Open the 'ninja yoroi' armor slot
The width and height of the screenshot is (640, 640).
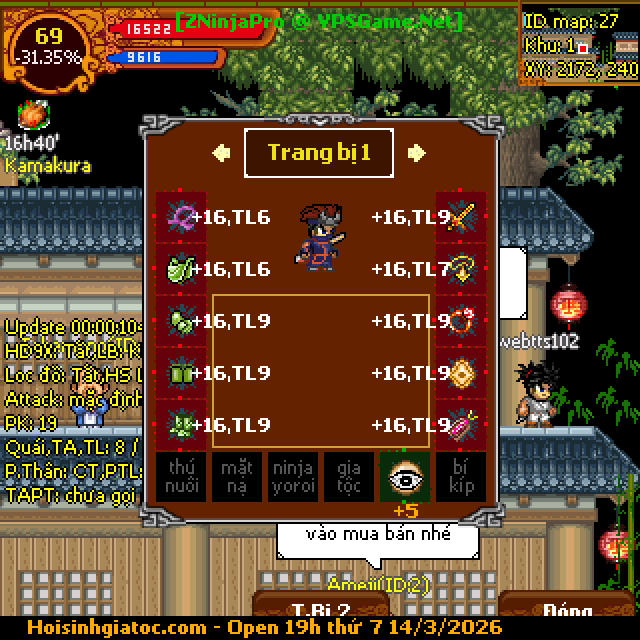[x=293, y=477]
